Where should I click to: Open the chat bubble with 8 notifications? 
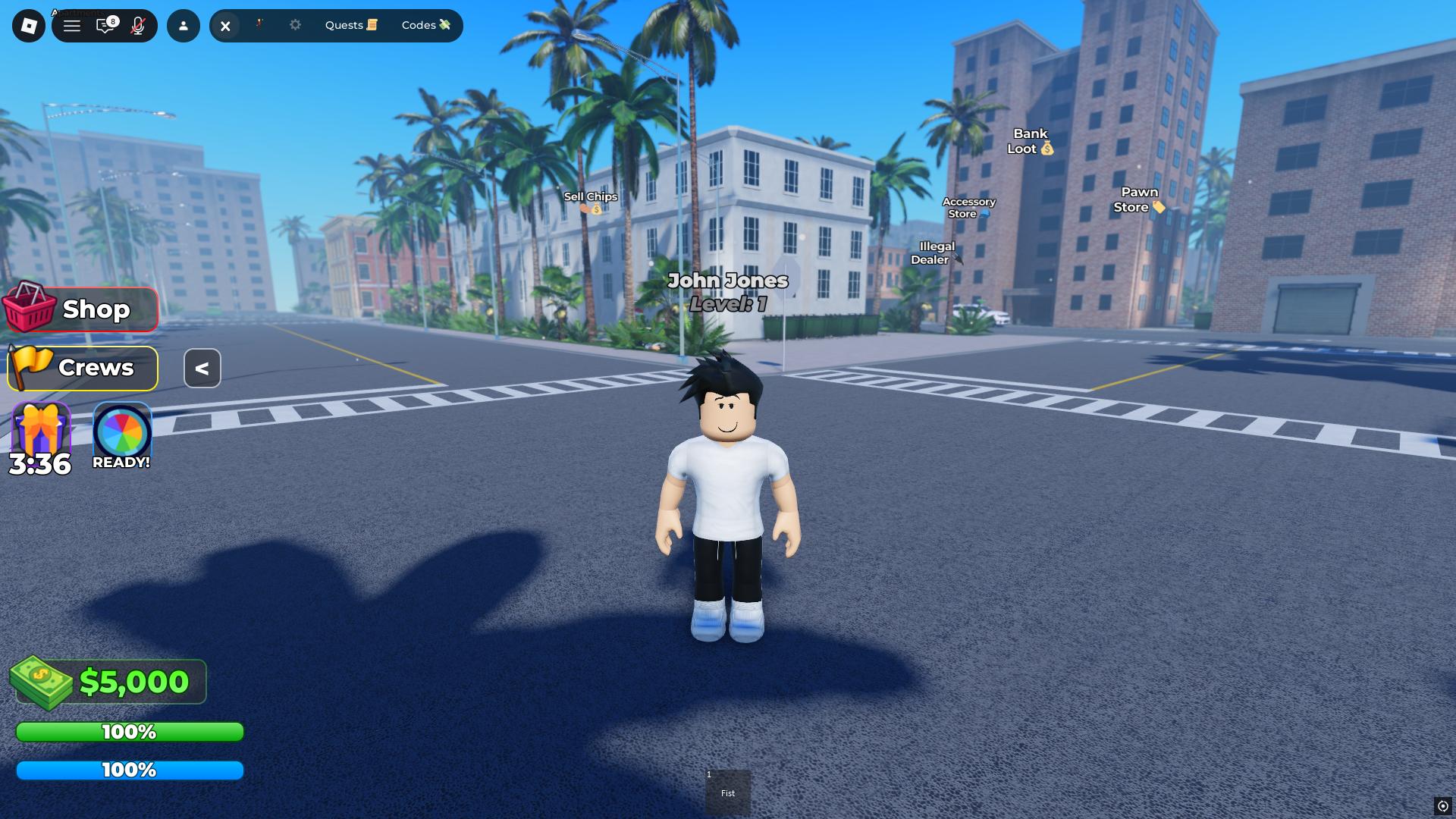pos(105,25)
